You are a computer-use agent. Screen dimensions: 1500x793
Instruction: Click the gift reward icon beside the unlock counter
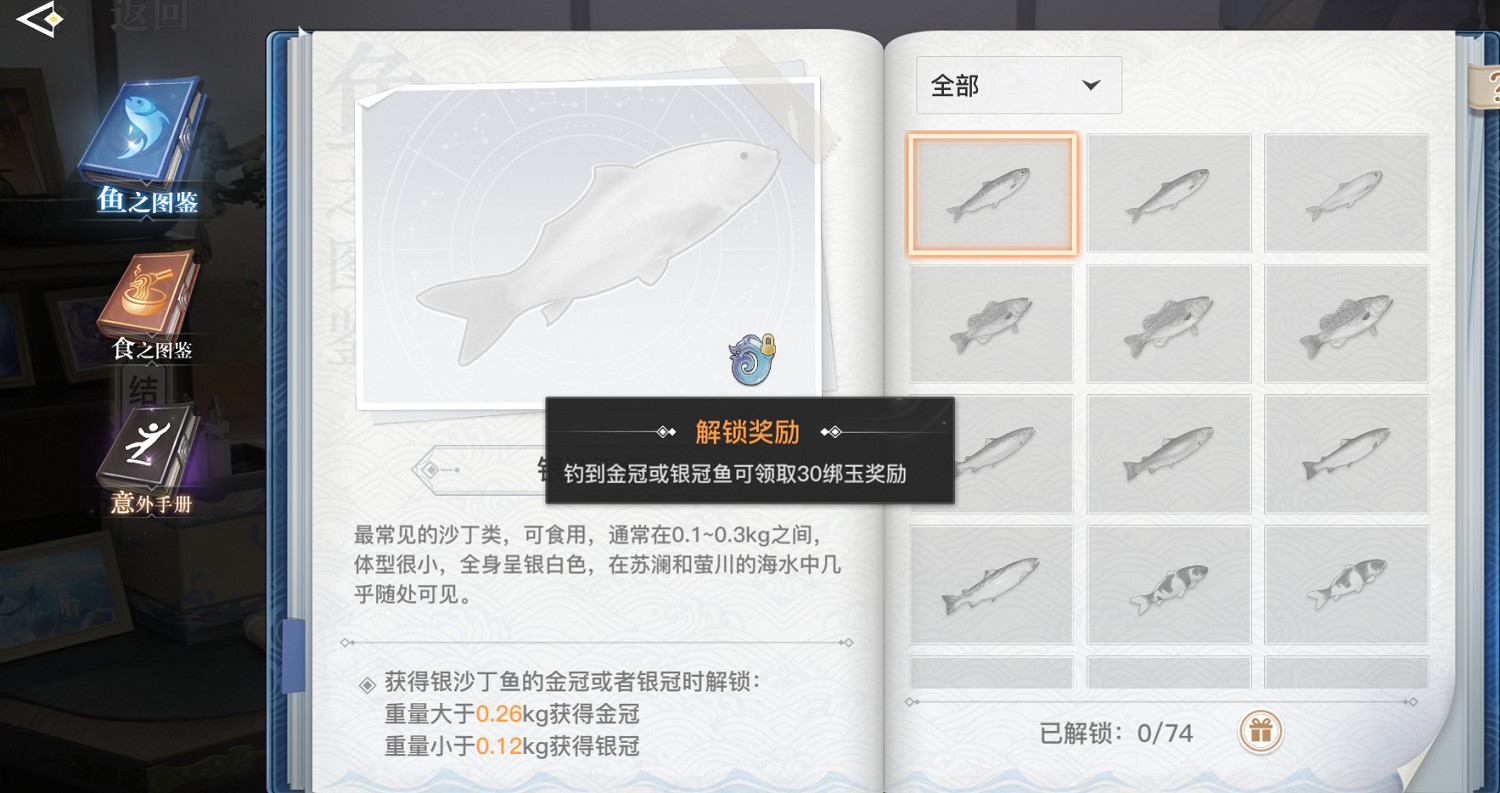tap(1260, 732)
